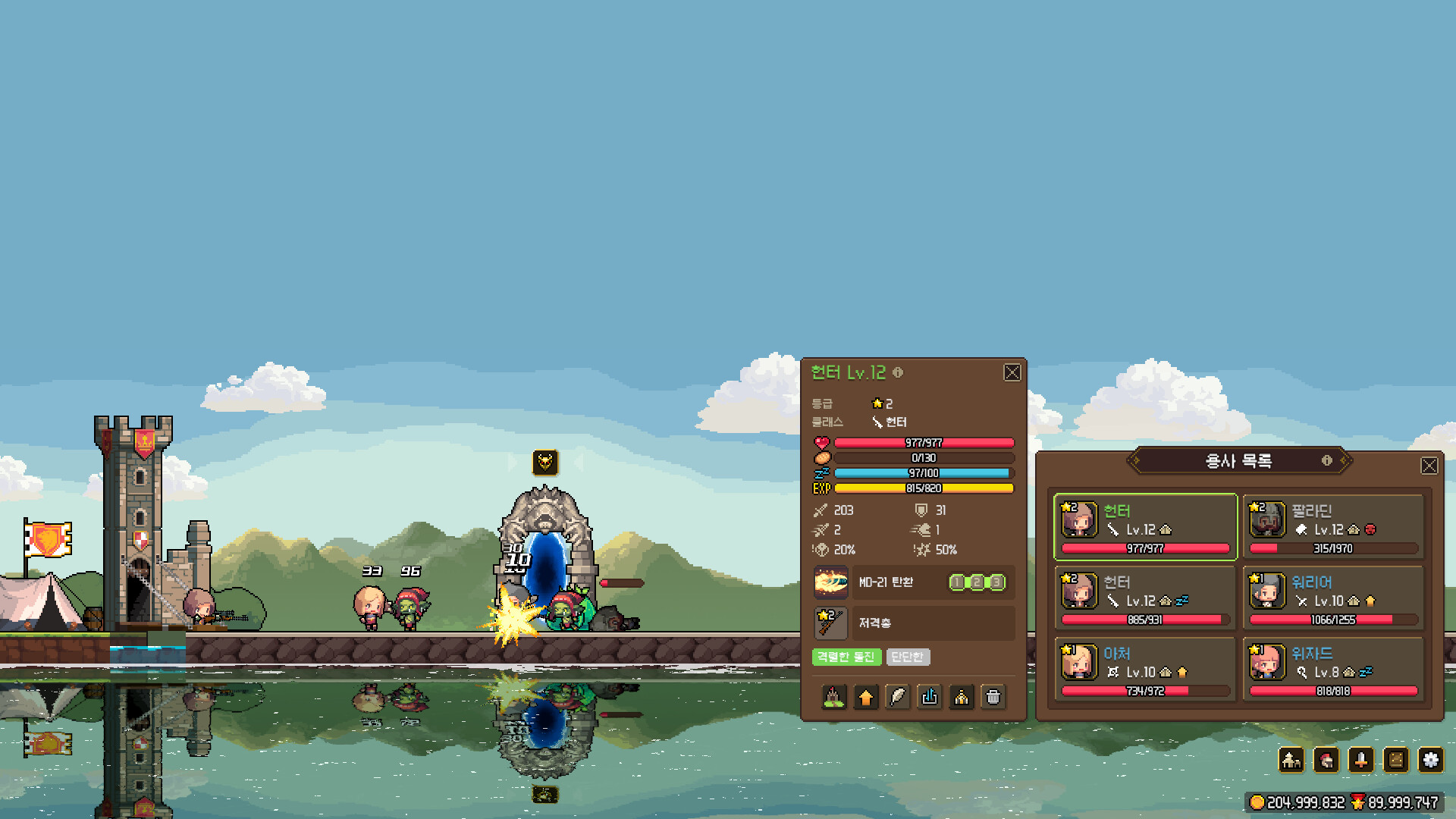
Task: Open the codex book menu
Action: (x=1396, y=761)
